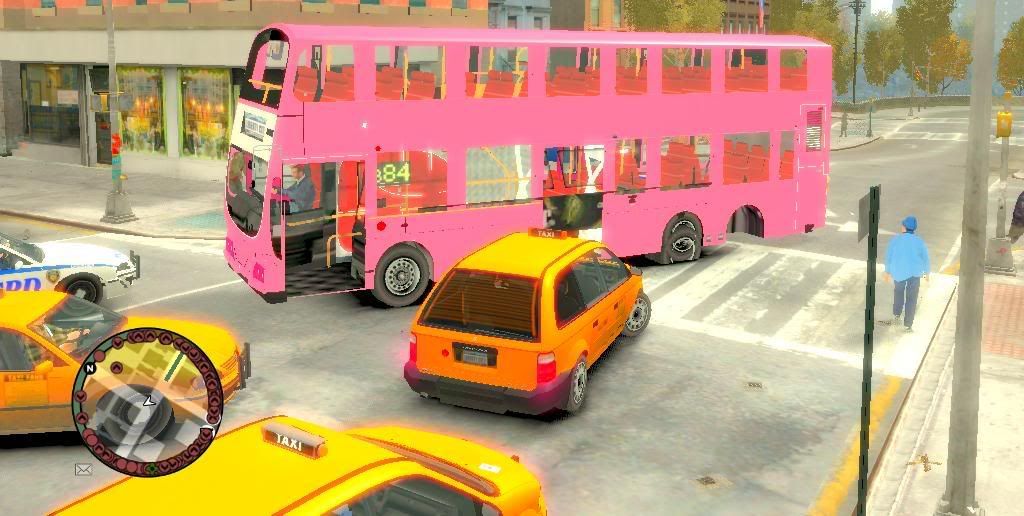This screenshot has width=1024, height=516.
Task: Open the envelope message icon
Action: tap(83, 468)
